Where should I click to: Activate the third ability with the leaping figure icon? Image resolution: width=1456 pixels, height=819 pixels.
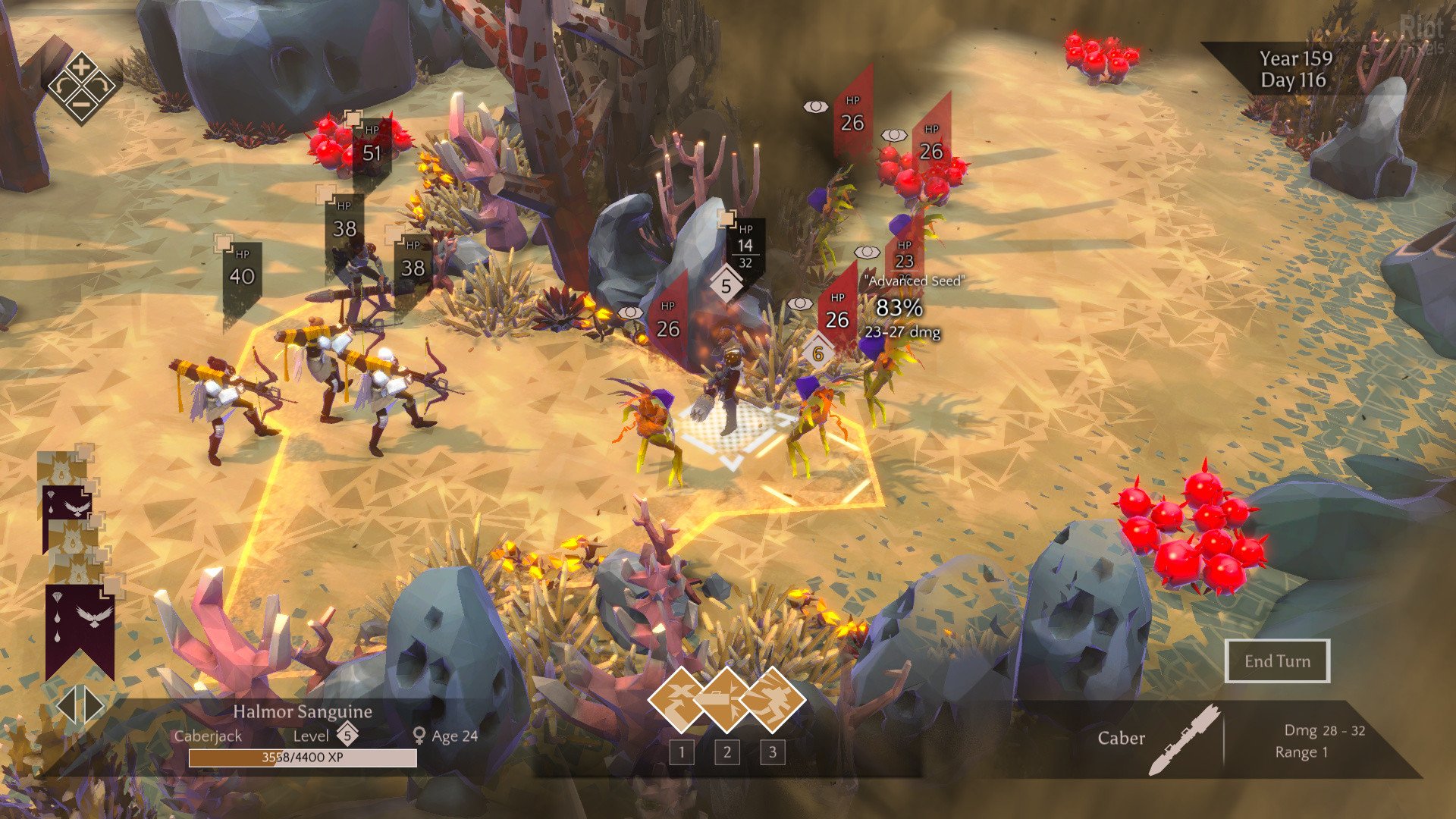772,700
